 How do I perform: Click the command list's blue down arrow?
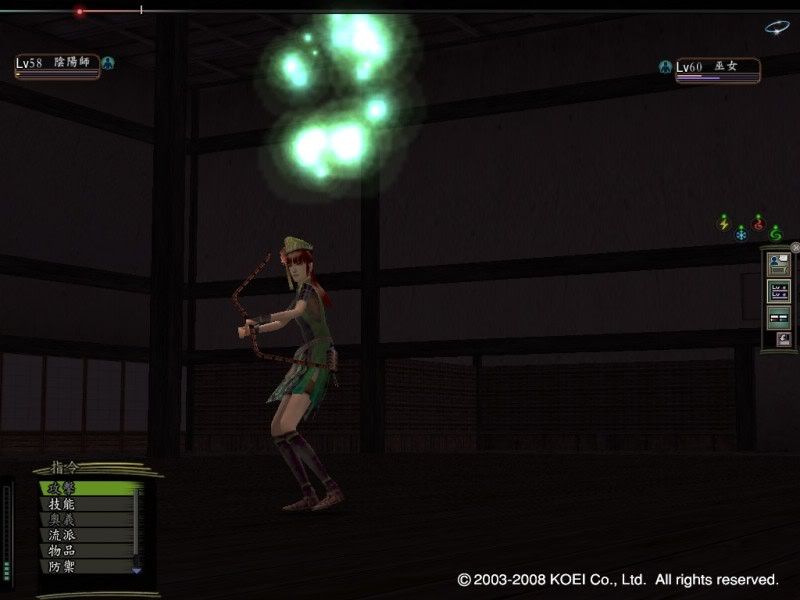coord(137,570)
